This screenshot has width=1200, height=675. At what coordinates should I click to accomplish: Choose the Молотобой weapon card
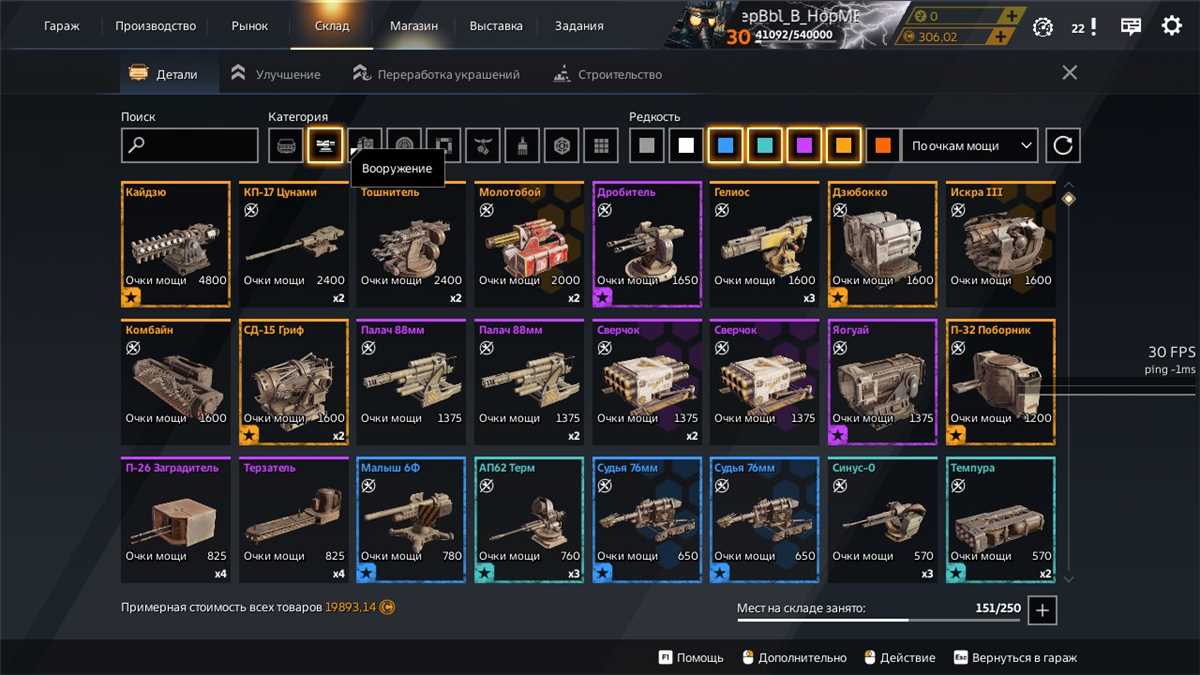[529, 244]
